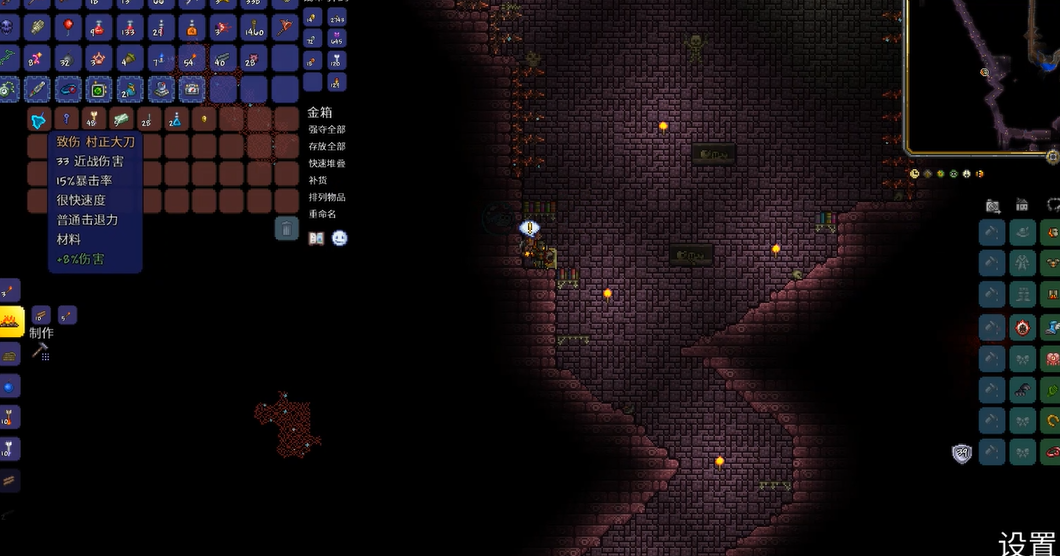Sort chest with 排列物品
Image resolution: width=1060 pixels, height=556 pixels.
pyautogui.click(x=327, y=197)
